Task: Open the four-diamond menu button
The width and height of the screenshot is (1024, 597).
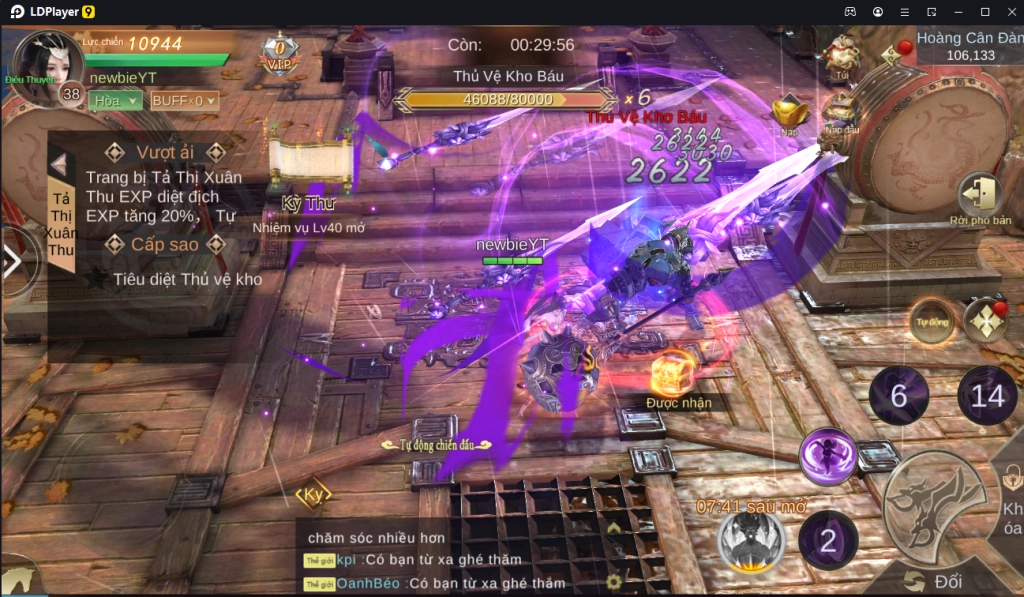Action: [x=985, y=321]
